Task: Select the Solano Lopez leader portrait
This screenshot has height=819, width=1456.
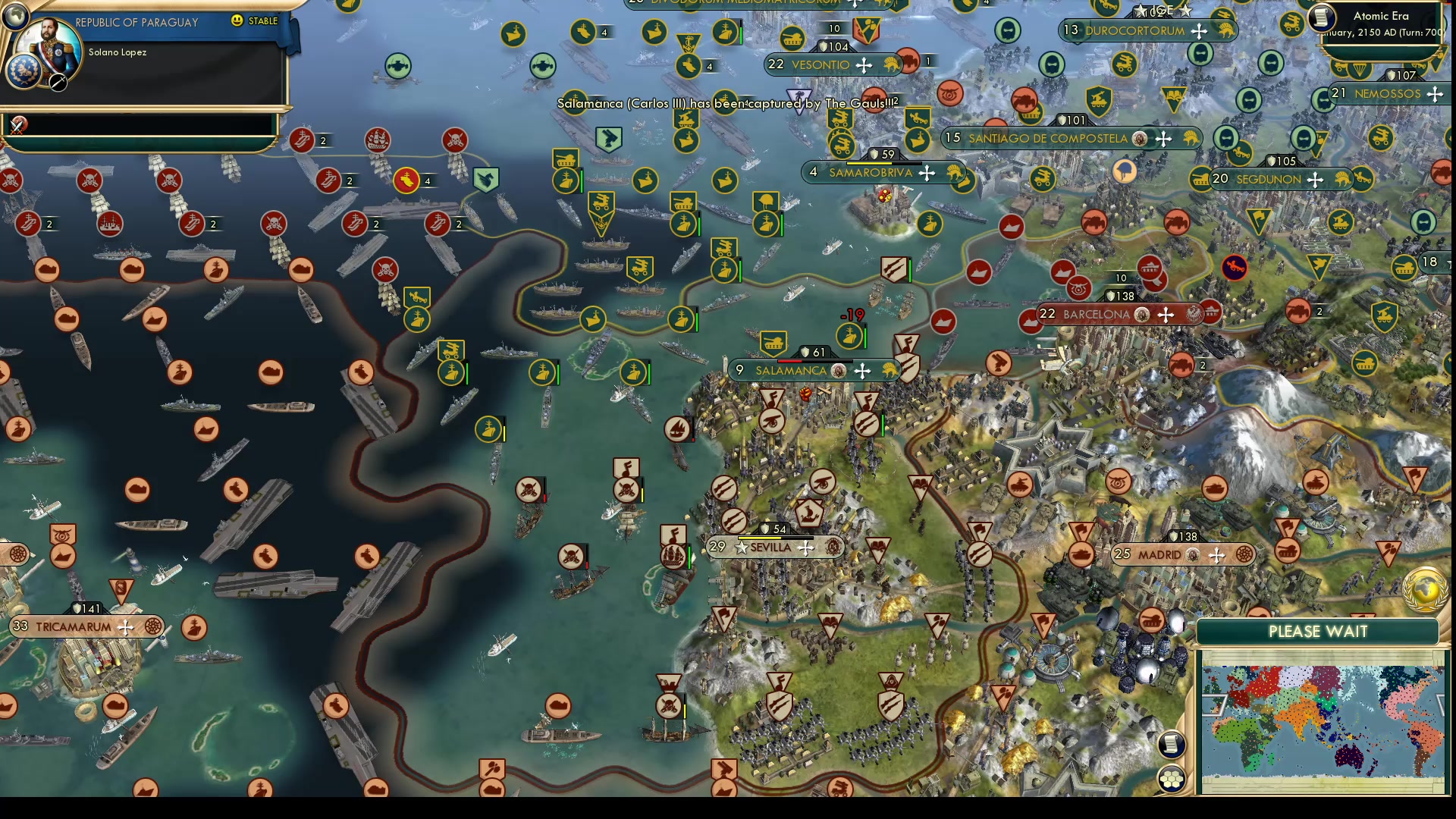Action: (x=49, y=43)
